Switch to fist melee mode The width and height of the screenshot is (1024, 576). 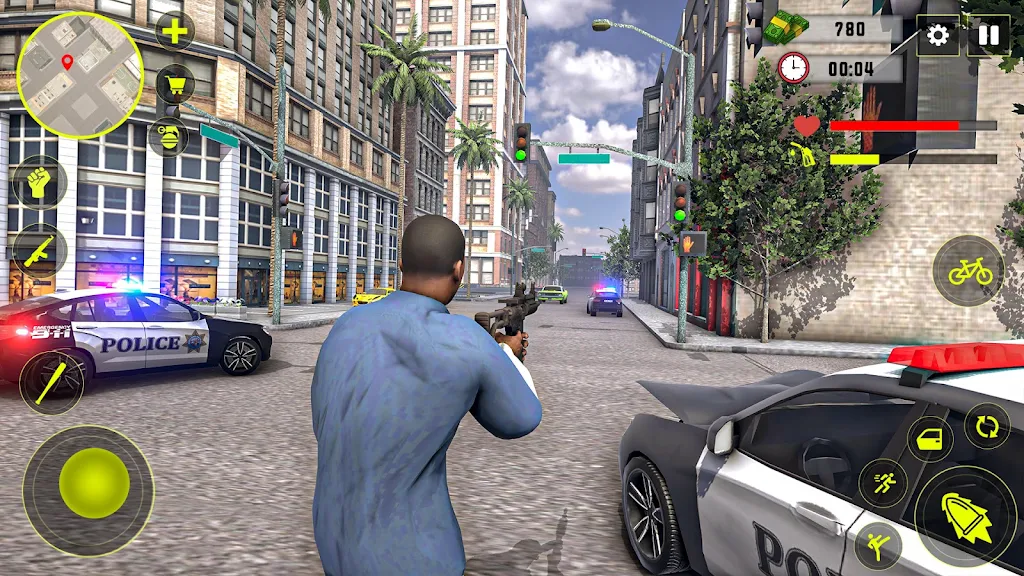[40, 184]
